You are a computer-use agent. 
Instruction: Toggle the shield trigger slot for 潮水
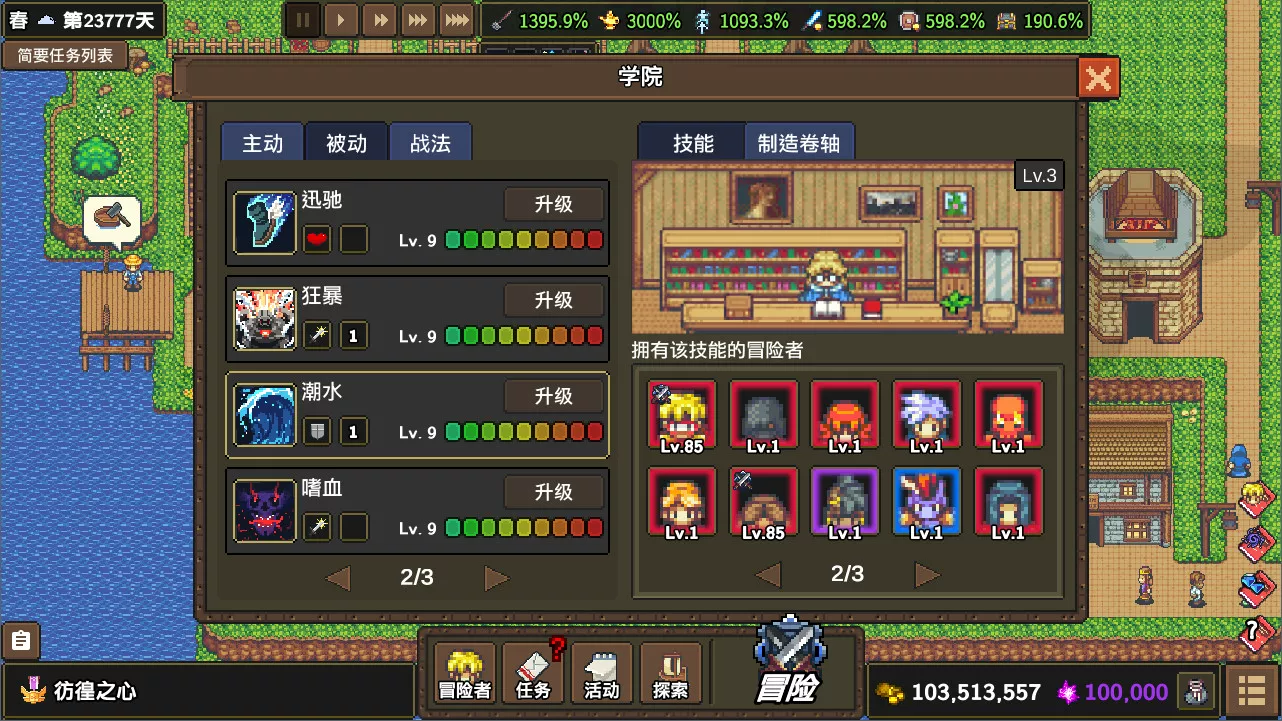point(316,431)
